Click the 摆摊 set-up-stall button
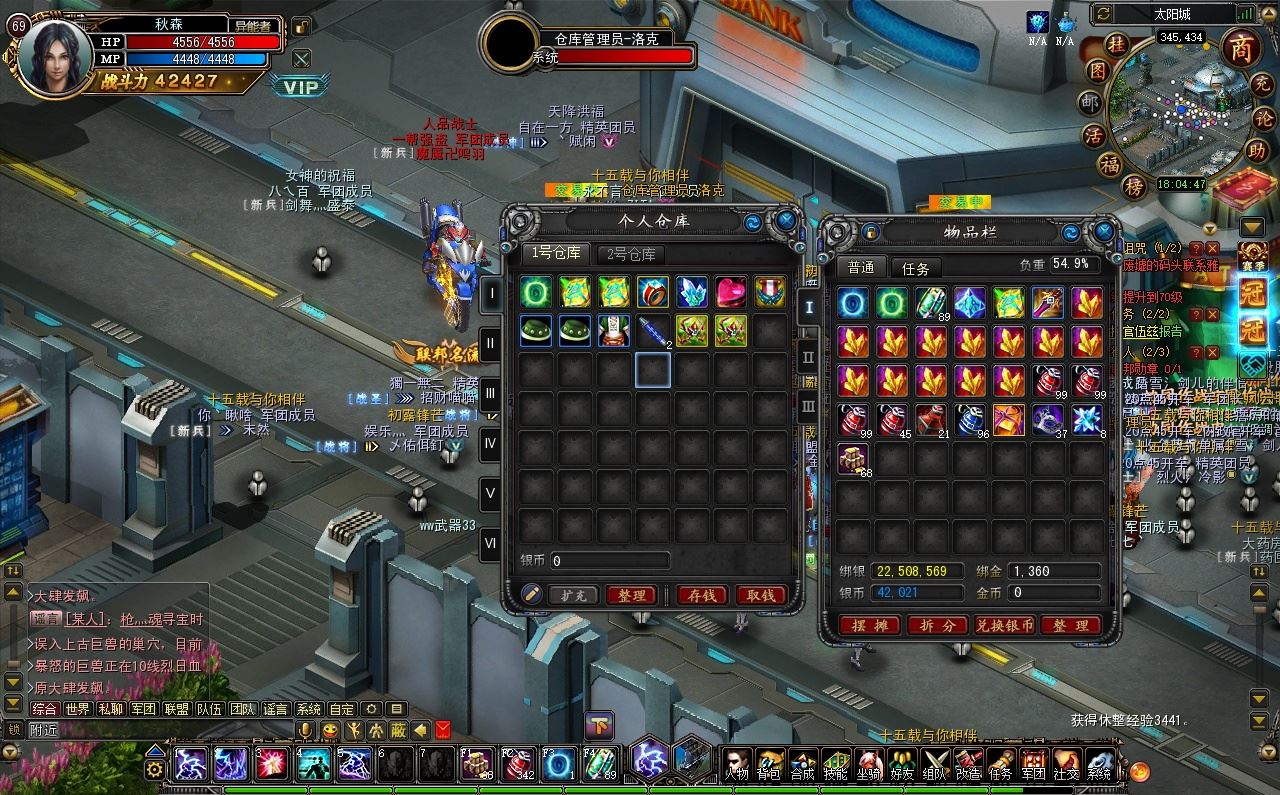This screenshot has height=795, width=1280. (868, 626)
